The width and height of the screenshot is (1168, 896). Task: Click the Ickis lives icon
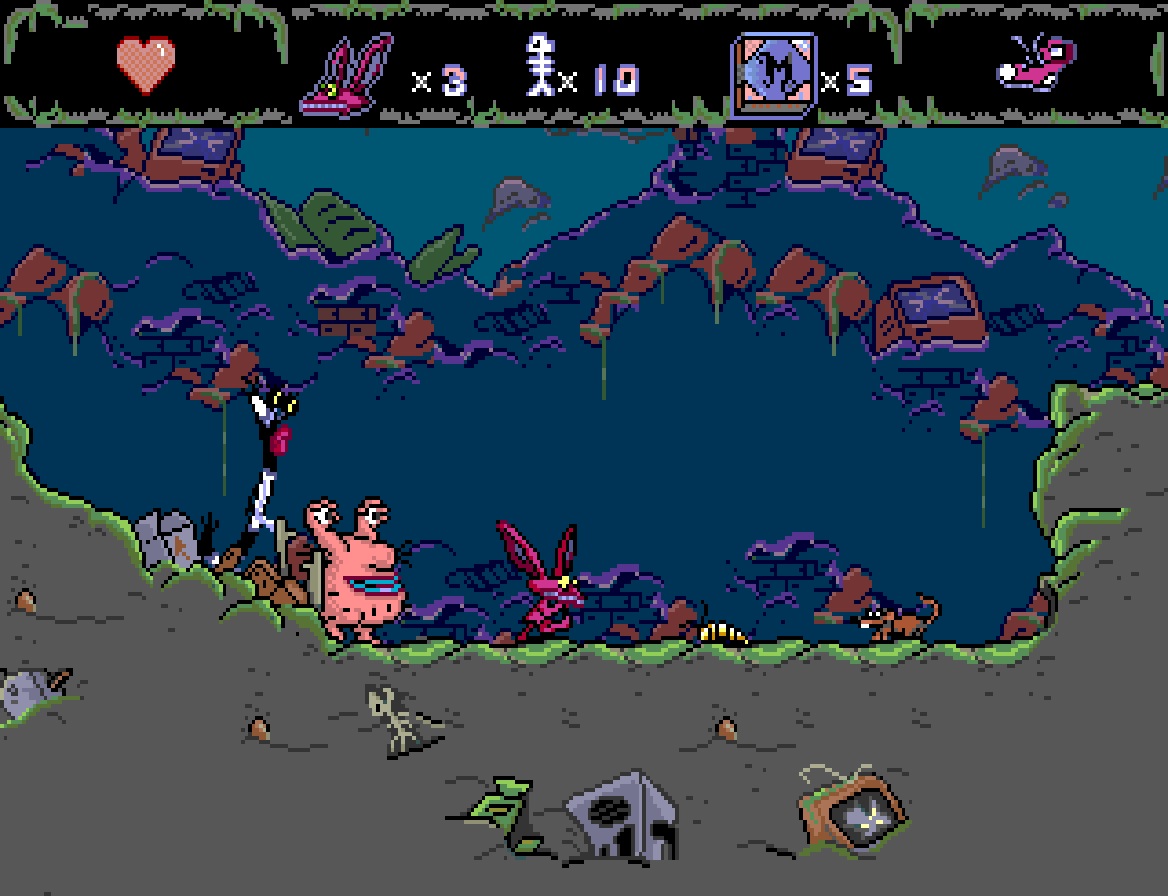[x=347, y=76]
